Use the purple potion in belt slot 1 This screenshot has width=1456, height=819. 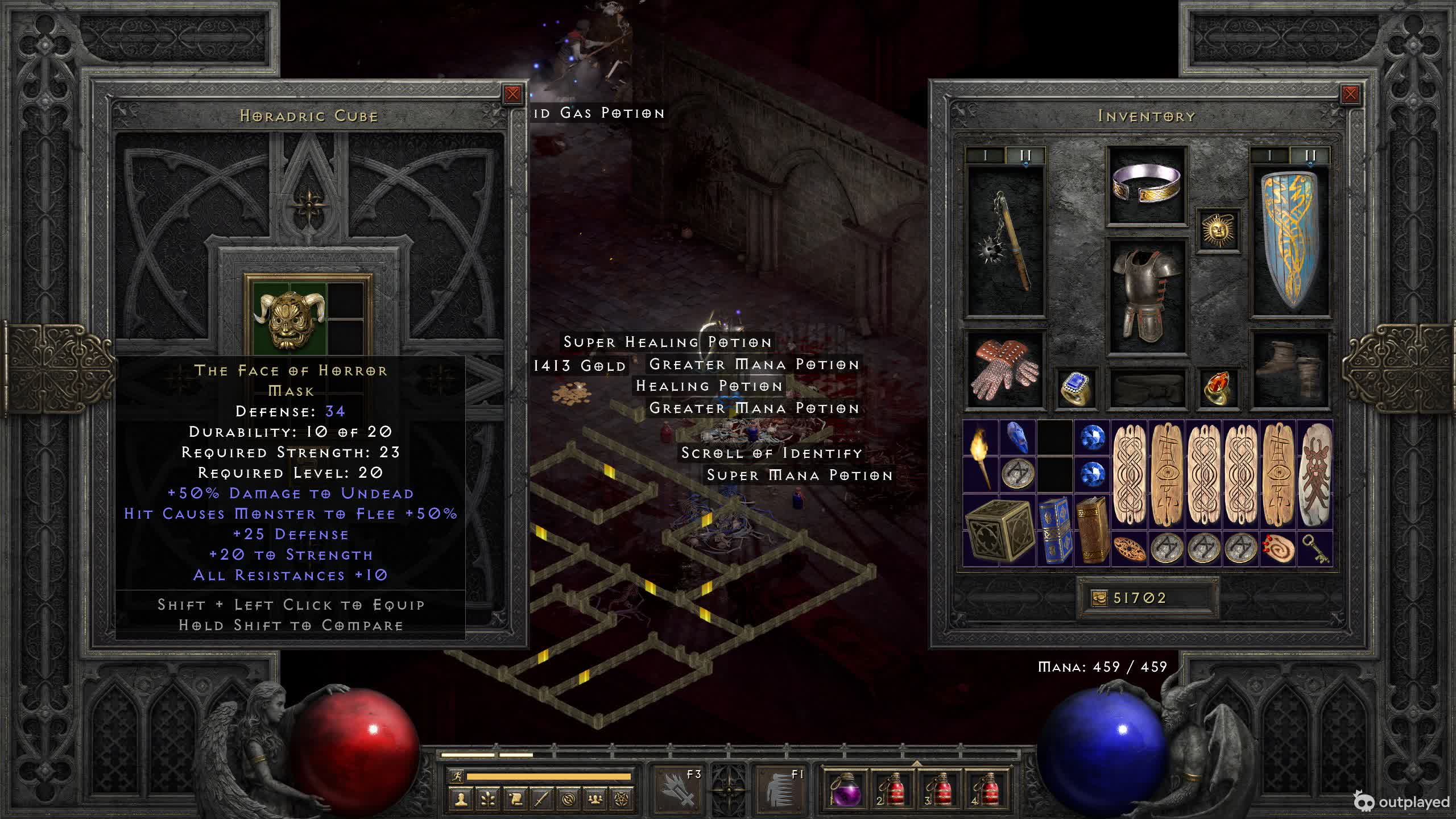[x=845, y=789]
